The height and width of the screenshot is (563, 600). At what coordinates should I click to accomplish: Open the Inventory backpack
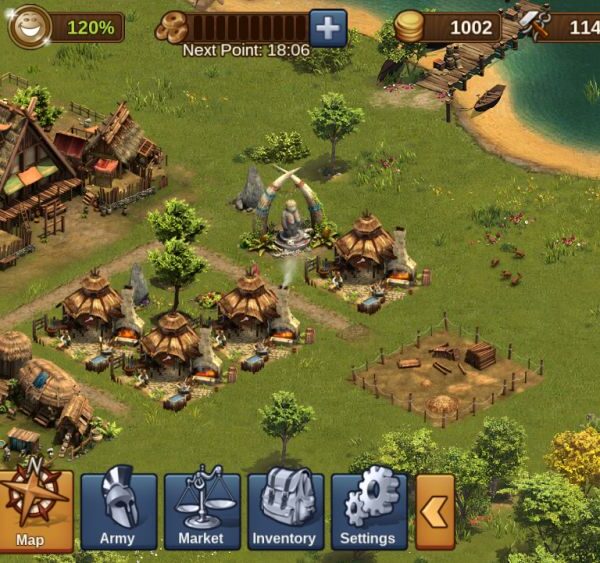click(x=284, y=510)
